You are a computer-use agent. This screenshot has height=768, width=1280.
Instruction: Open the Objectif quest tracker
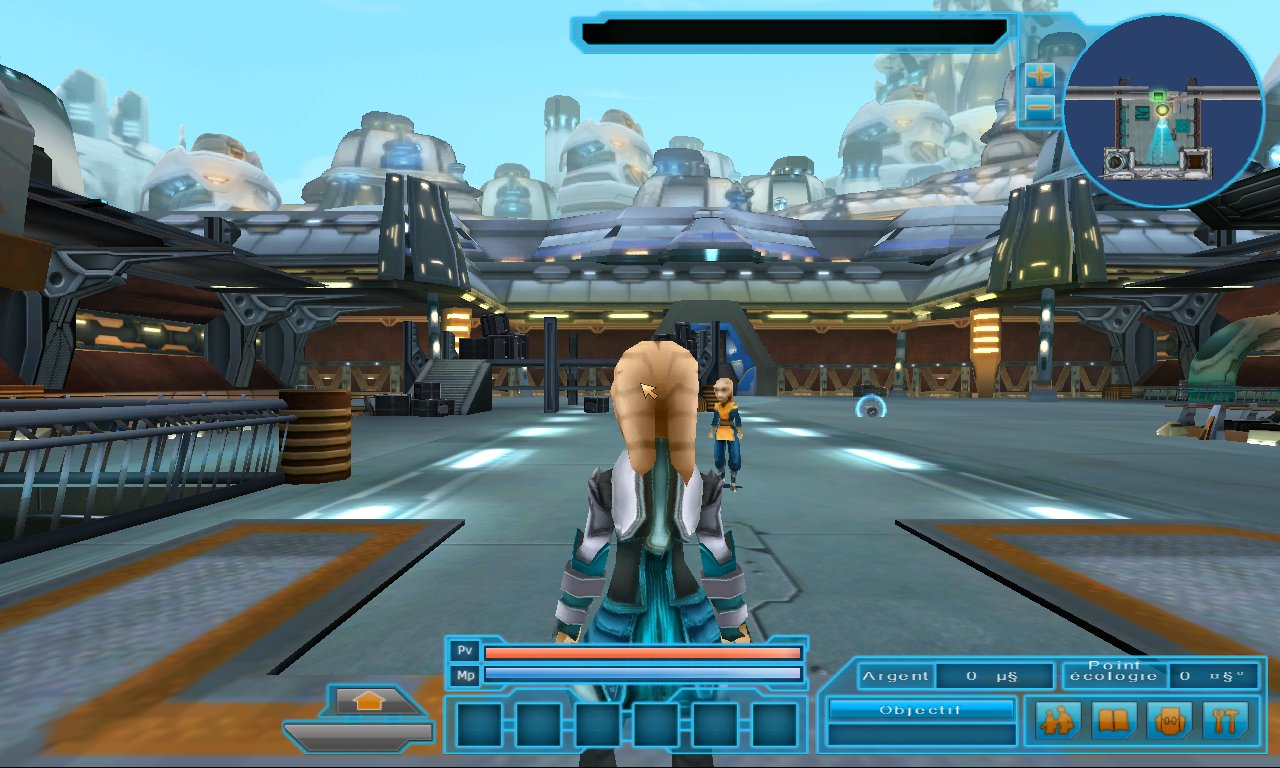[x=921, y=710]
